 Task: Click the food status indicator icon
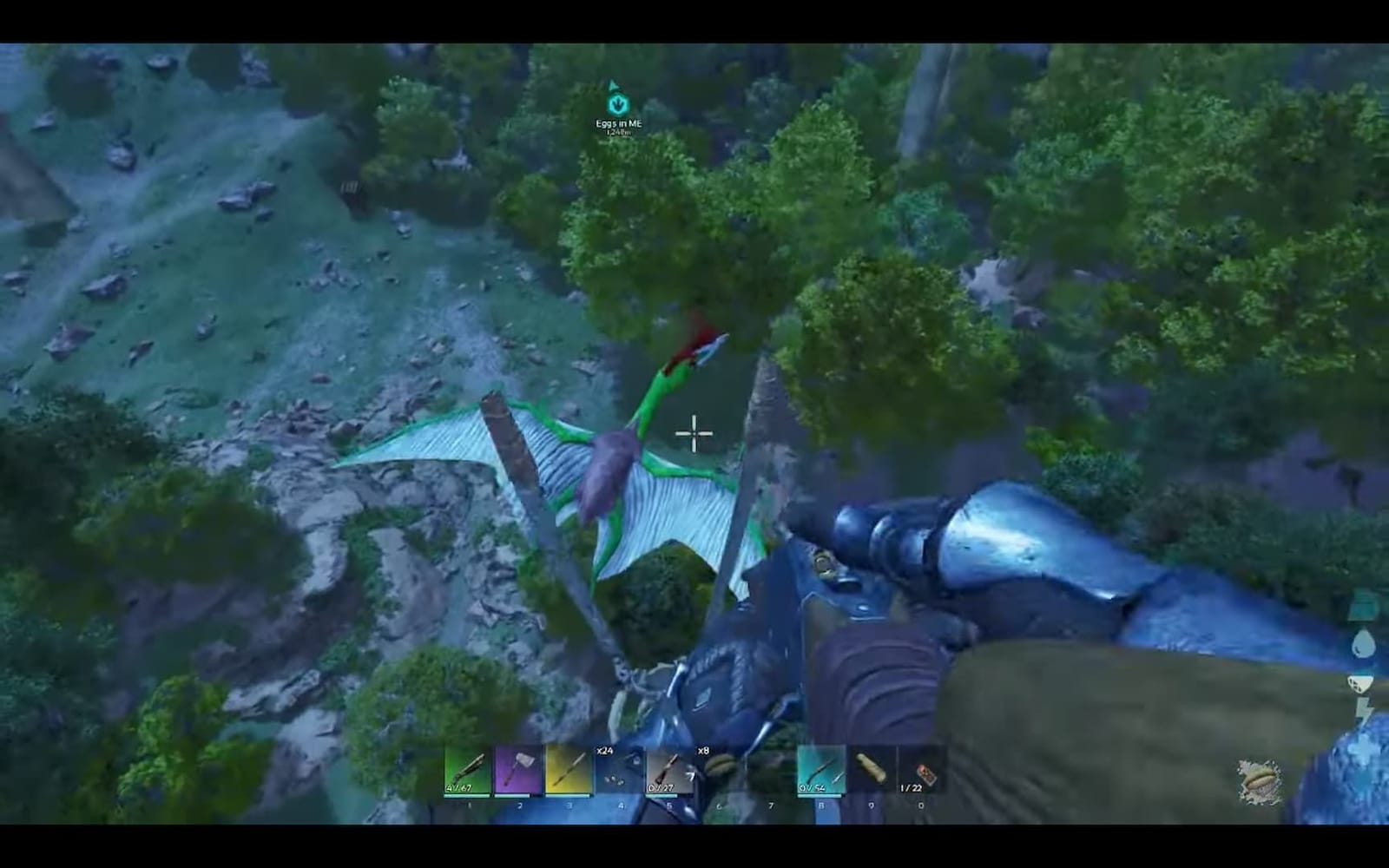click(1359, 685)
